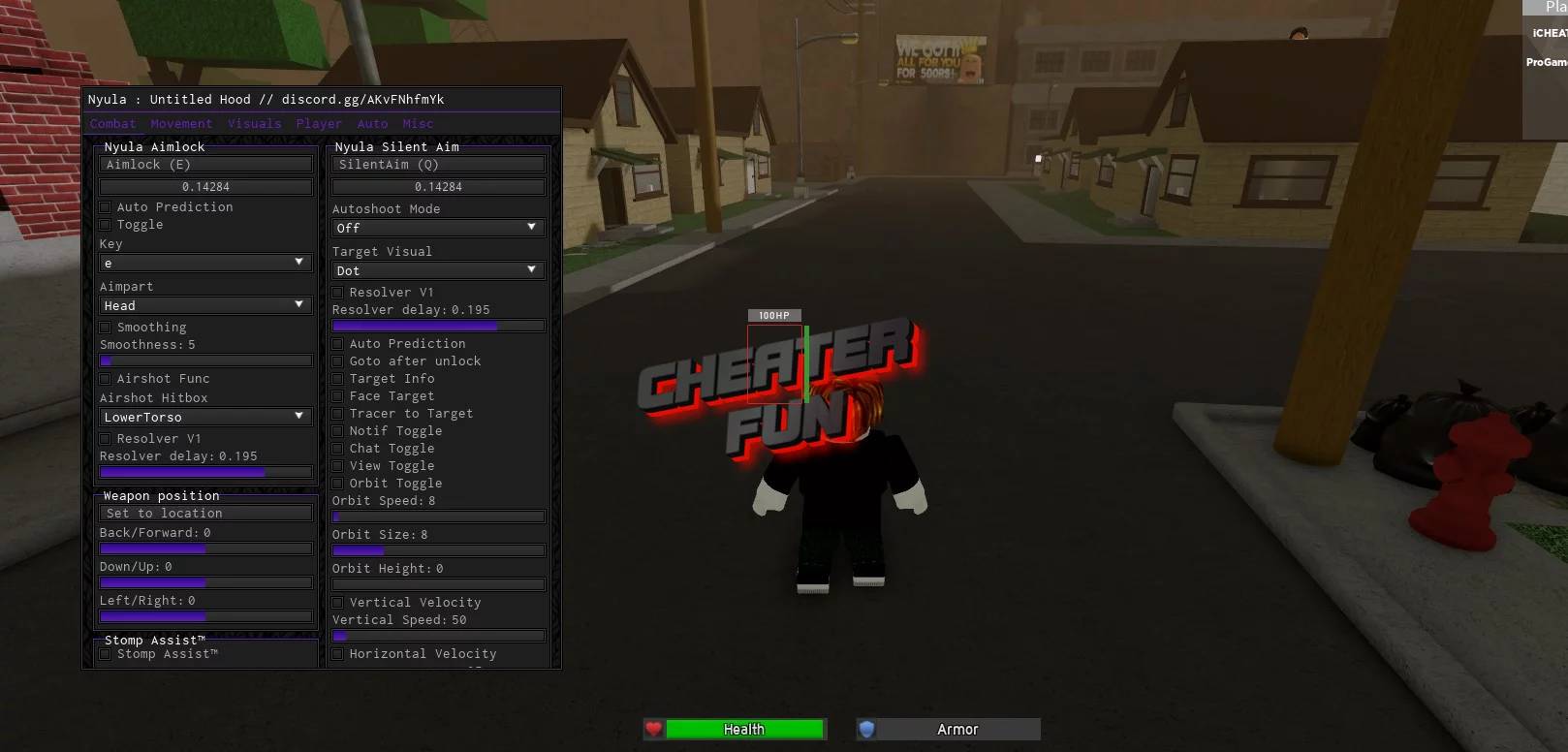Open the Autoshoot Mode dropdown
The height and width of the screenshot is (752, 1568).
pyautogui.click(x=437, y=227)
